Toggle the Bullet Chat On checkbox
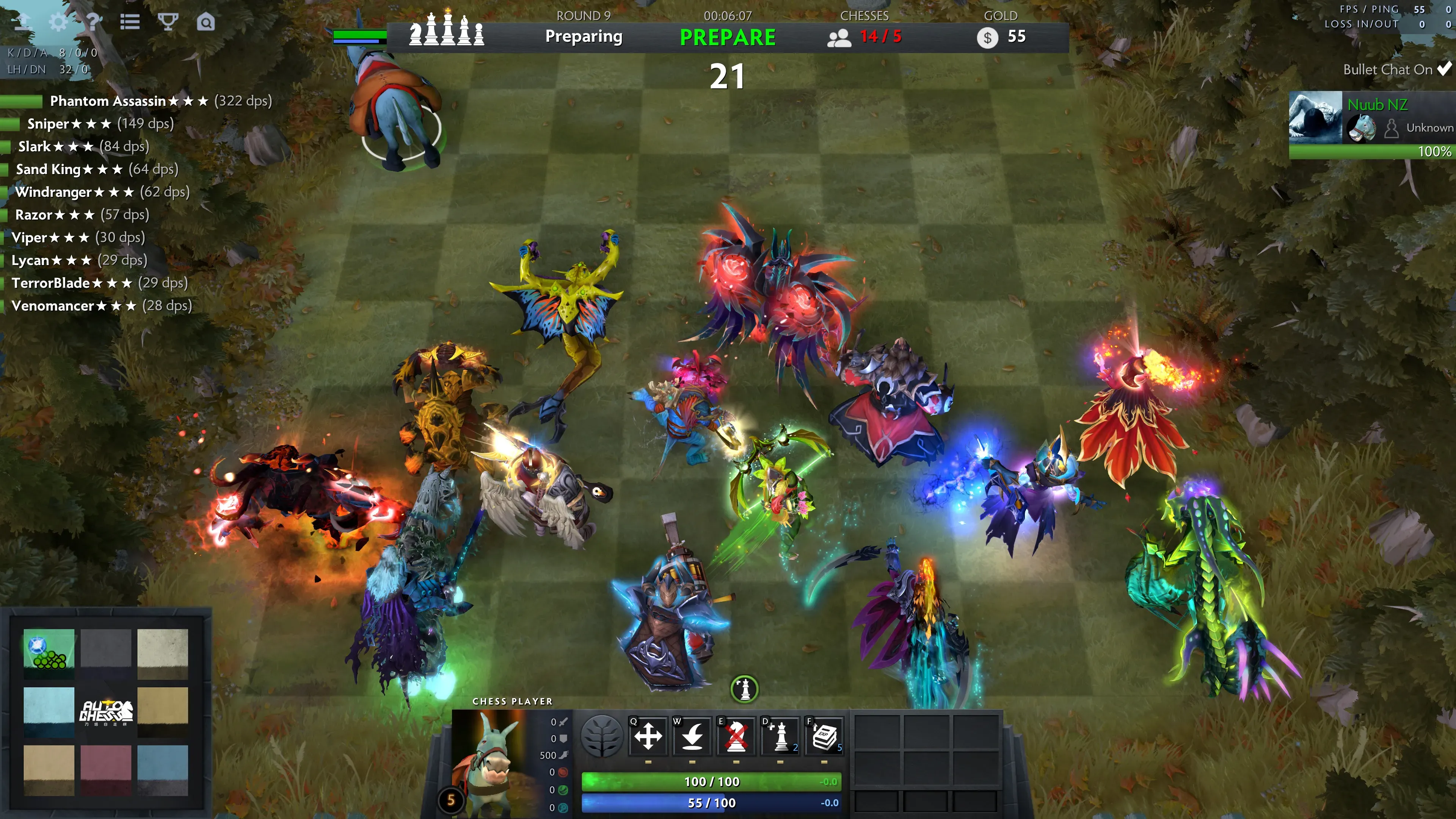Screen dimensions: 1456x819 coord(1444,69)
